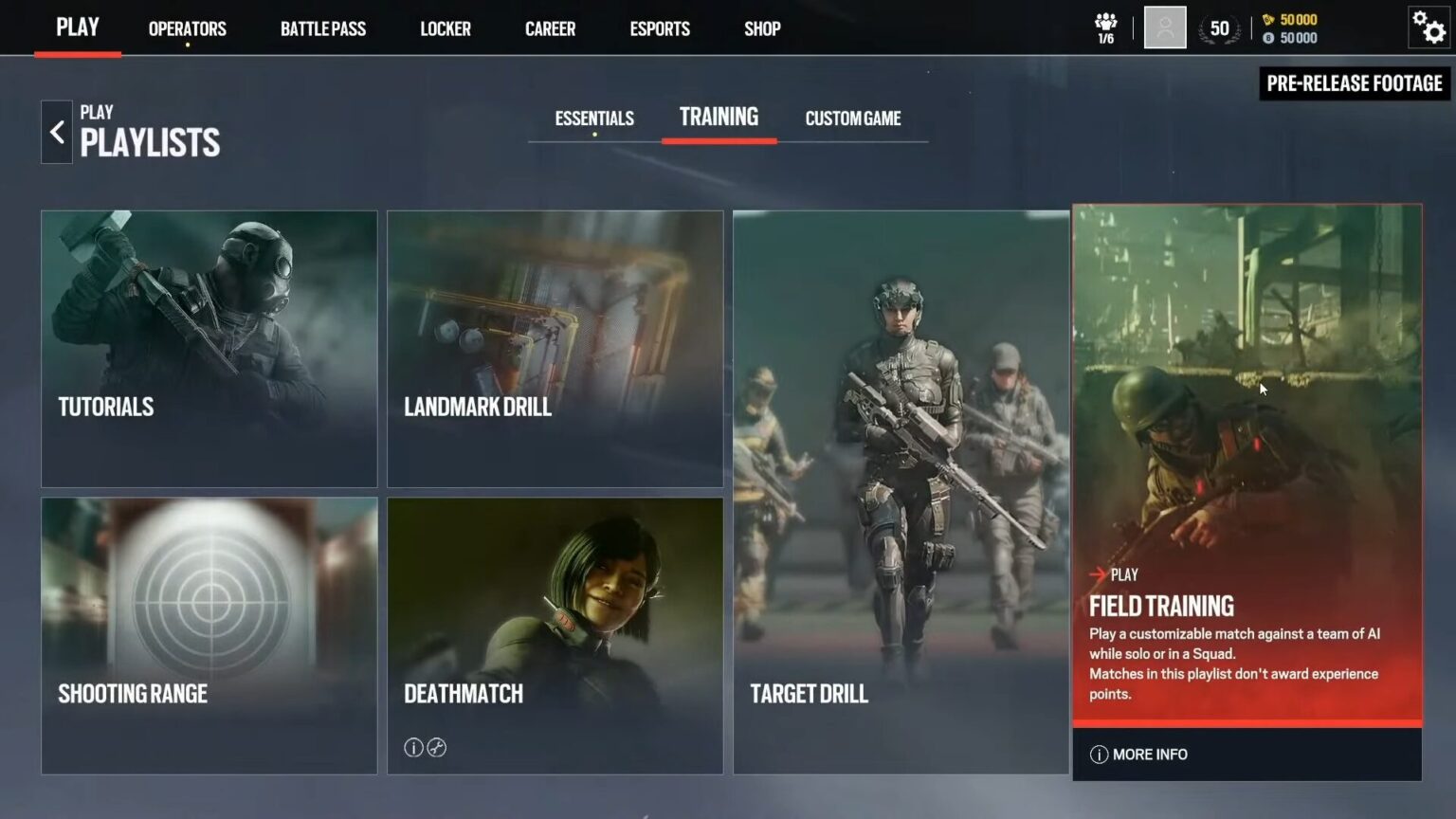
Task: Open the level 50 laurel progression icon
Action: point(1219,28)
